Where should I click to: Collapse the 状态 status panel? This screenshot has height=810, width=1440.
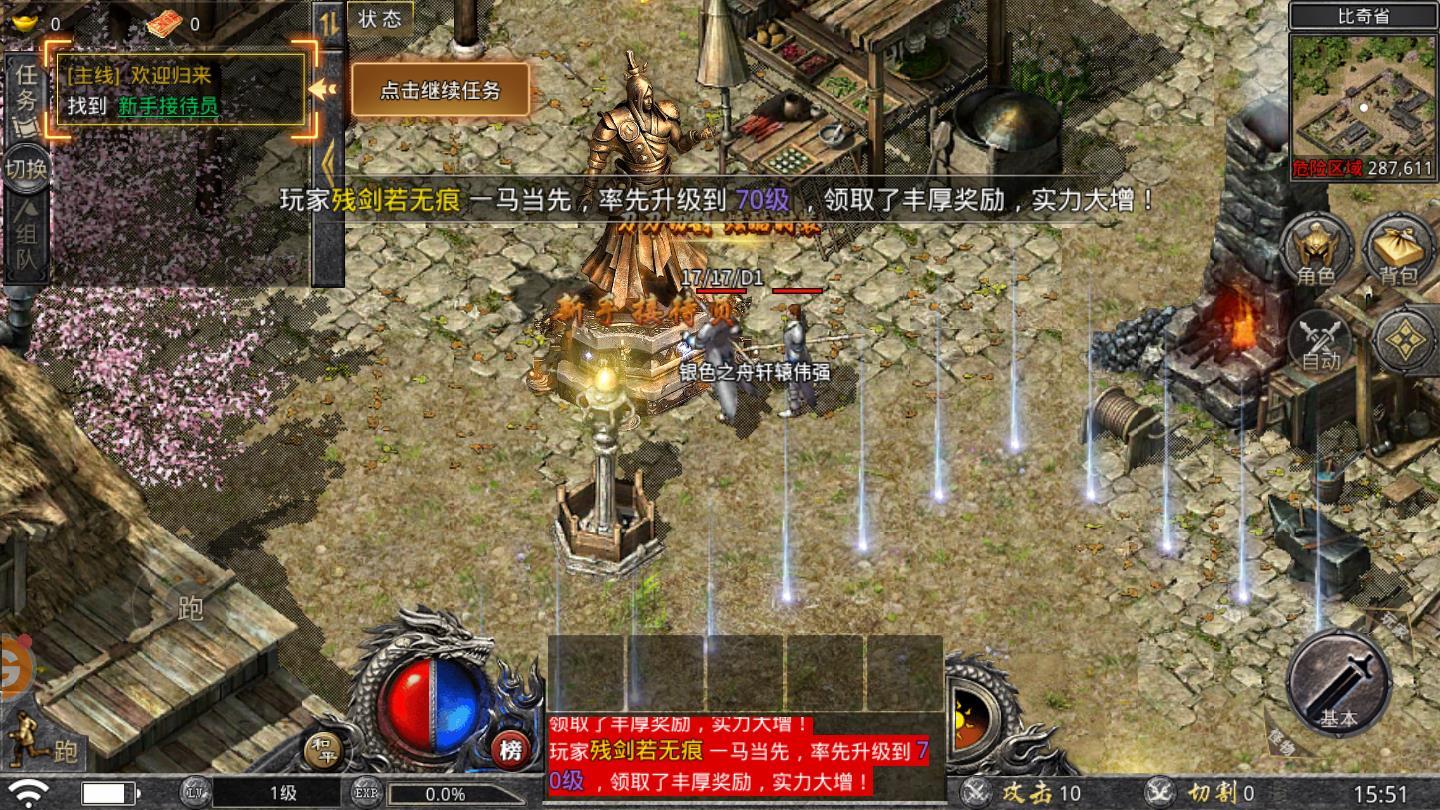380,20
